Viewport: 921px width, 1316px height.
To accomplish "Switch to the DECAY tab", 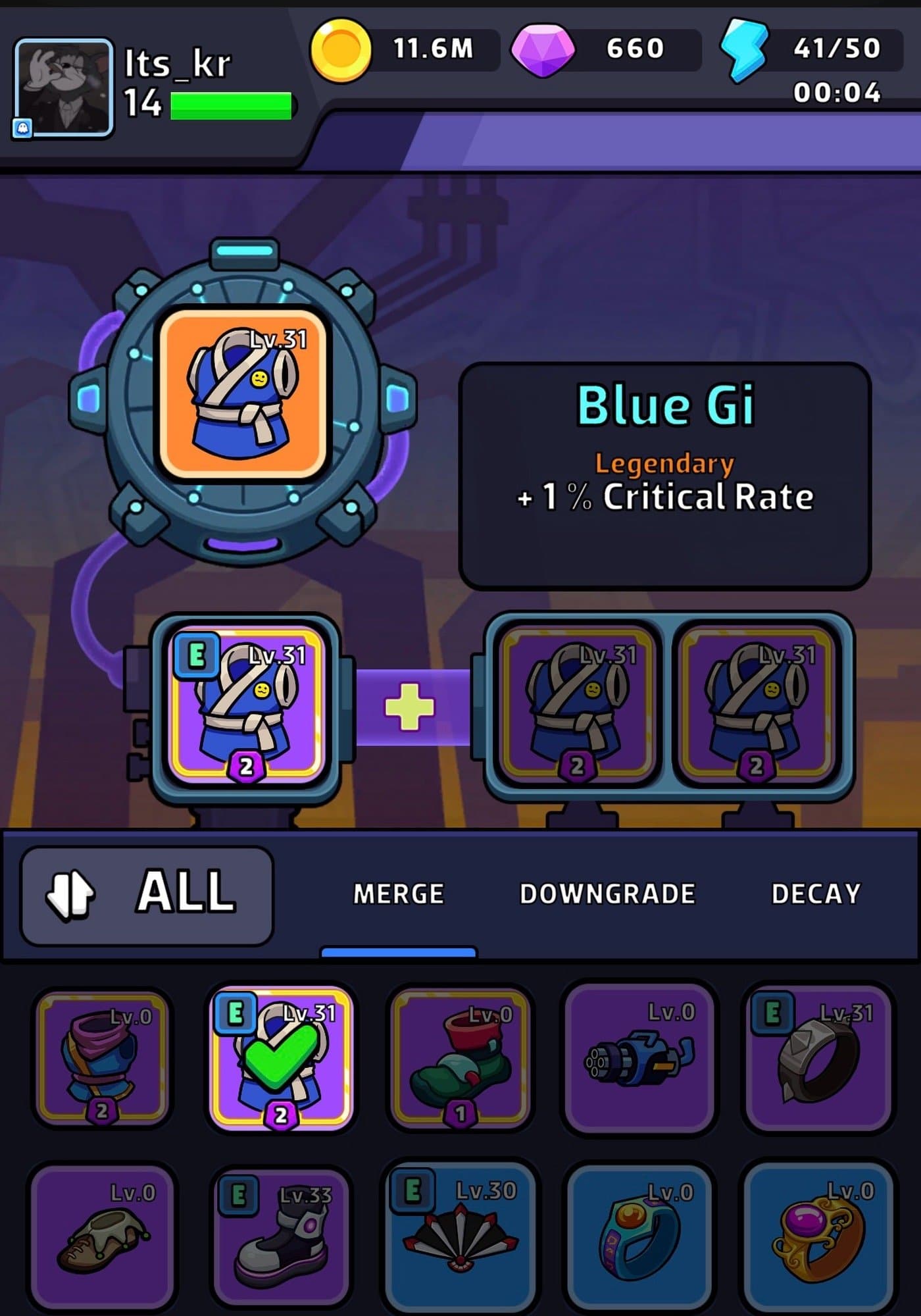I will (816, 894).
